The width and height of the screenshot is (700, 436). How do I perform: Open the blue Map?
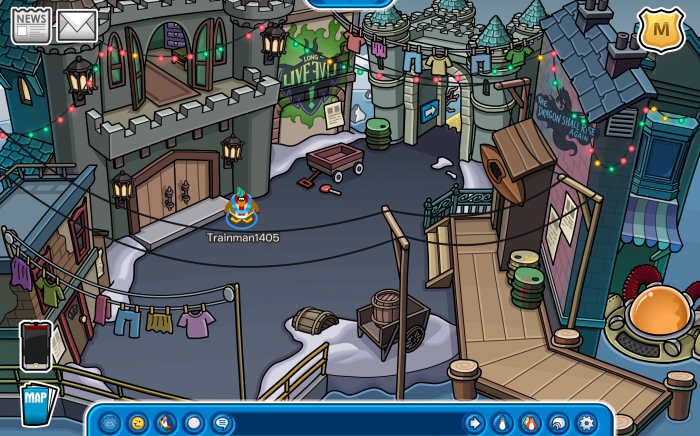pyautogui.click(x=36, y=404)
